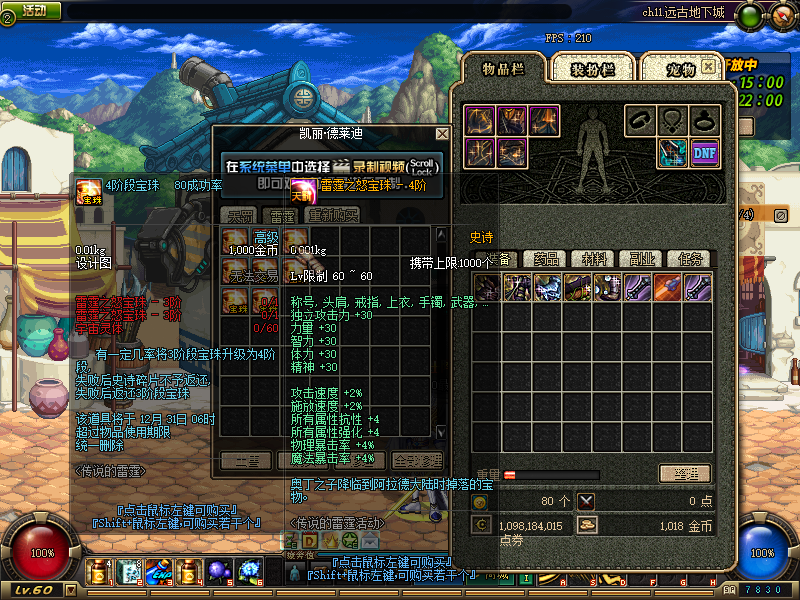Select the ring equipment slot
This screenshot has width=800, height=600.
(x=705, y=120)
